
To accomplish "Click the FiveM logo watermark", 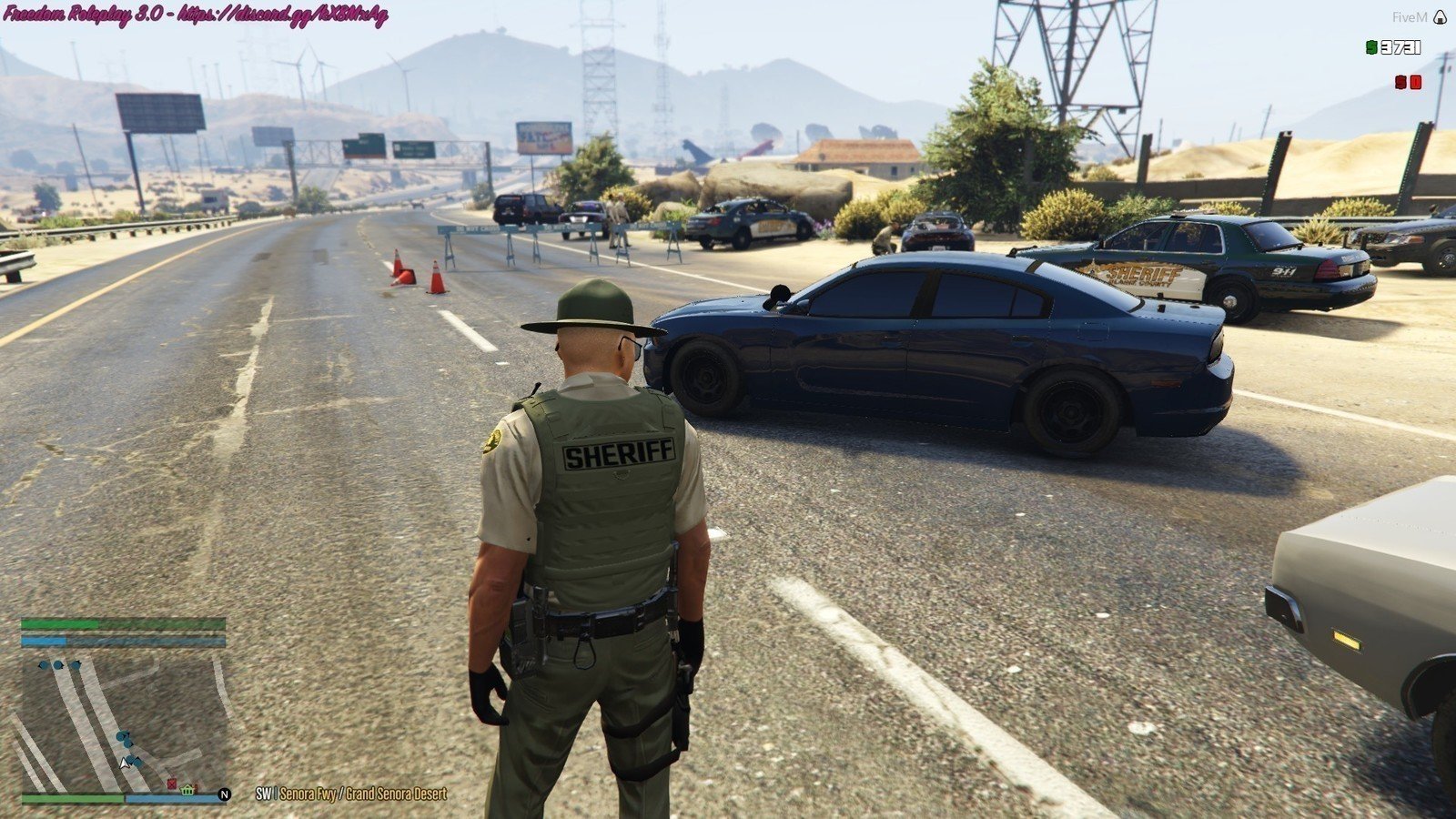I will [x=1440, y=17].
